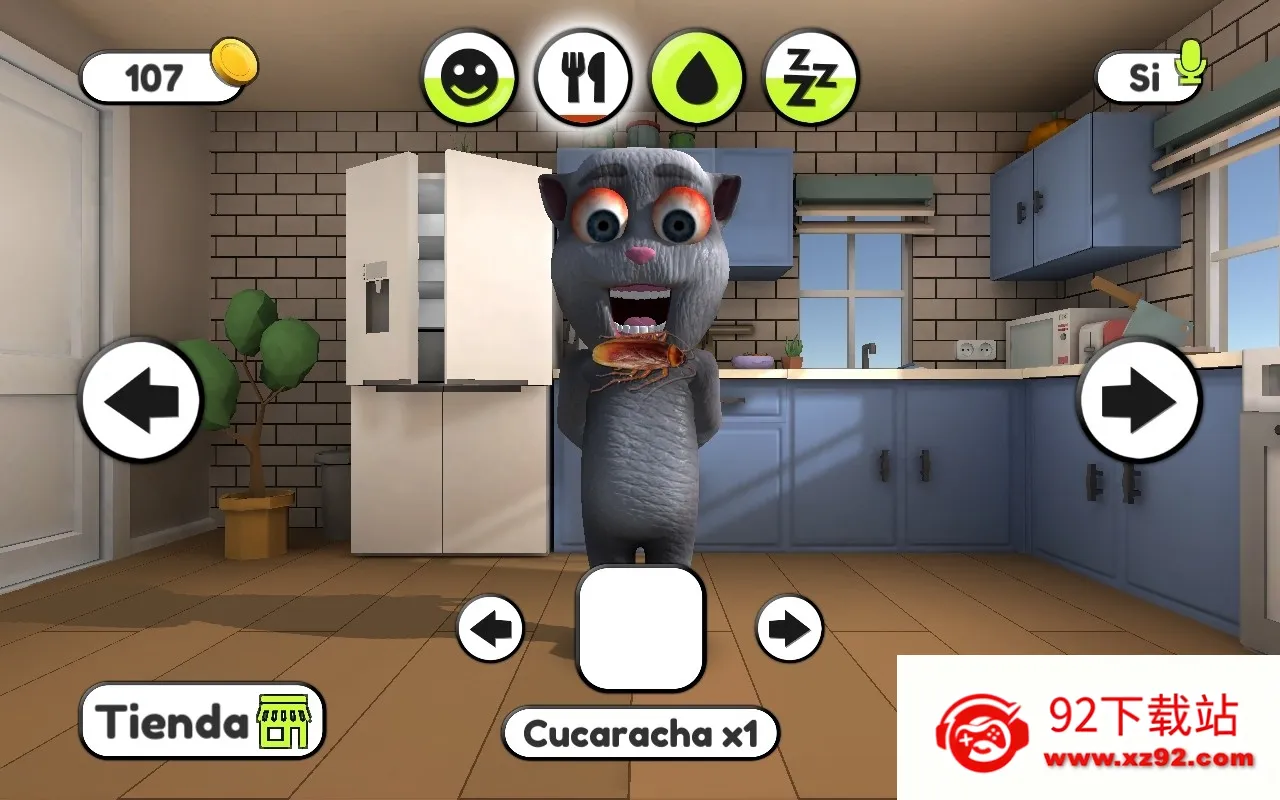Move to the room on the right
1280x800 pixels.
[x=1139, y=400]
